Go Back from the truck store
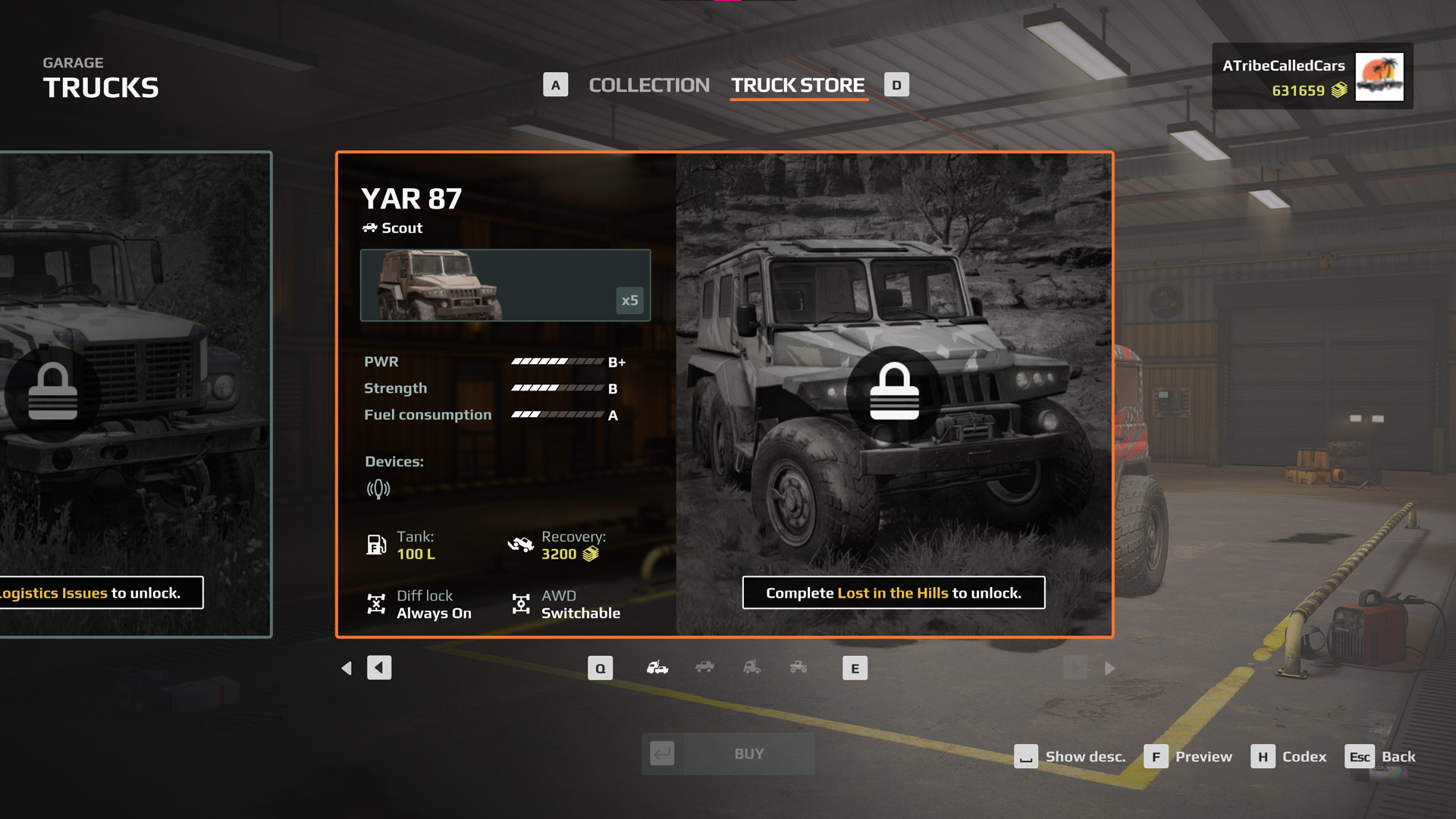Viewport: 1456px width, 819px height. coord(1380,757)
